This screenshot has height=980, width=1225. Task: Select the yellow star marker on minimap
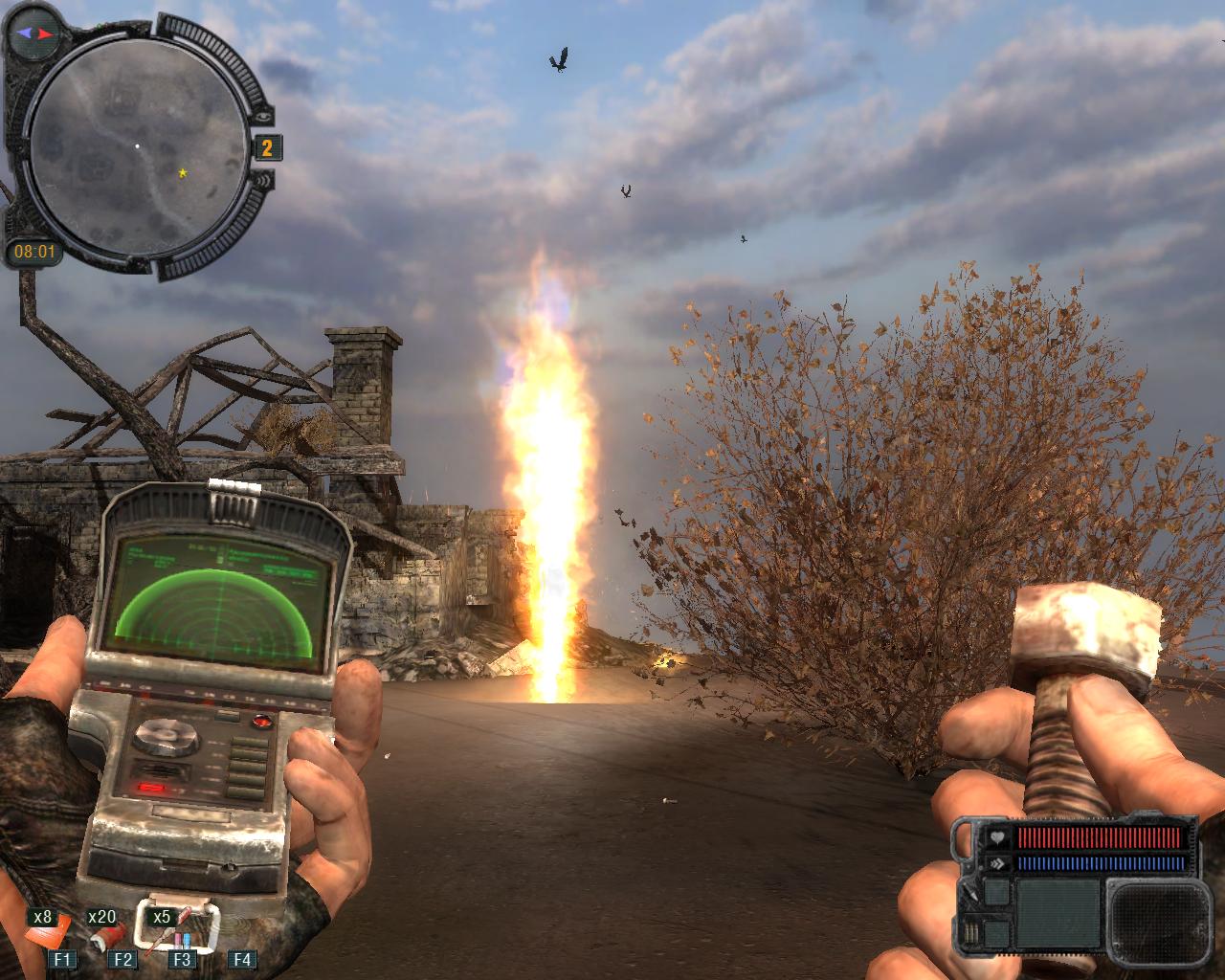pos(182,173)
